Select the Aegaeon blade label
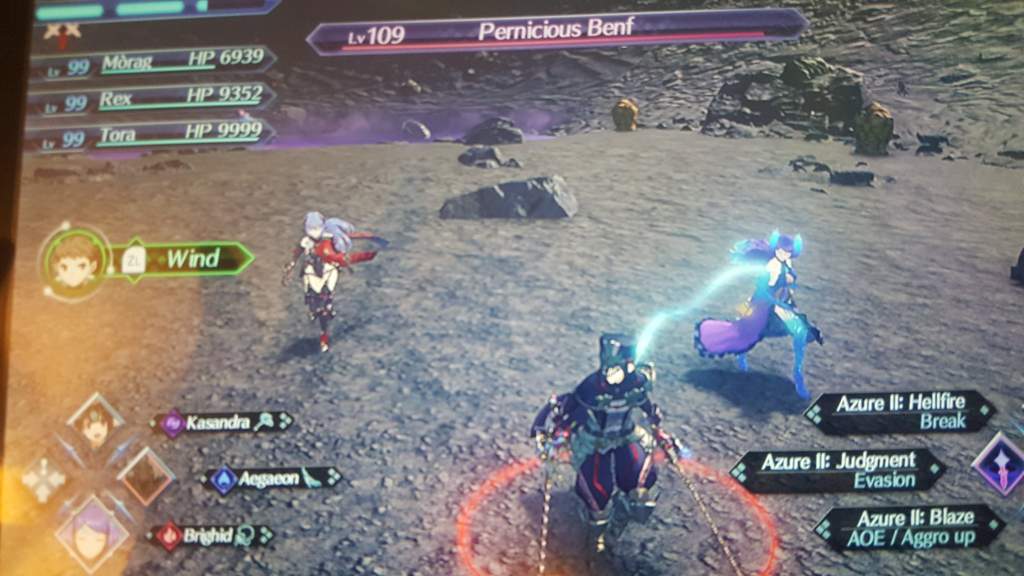 [270, 479]
